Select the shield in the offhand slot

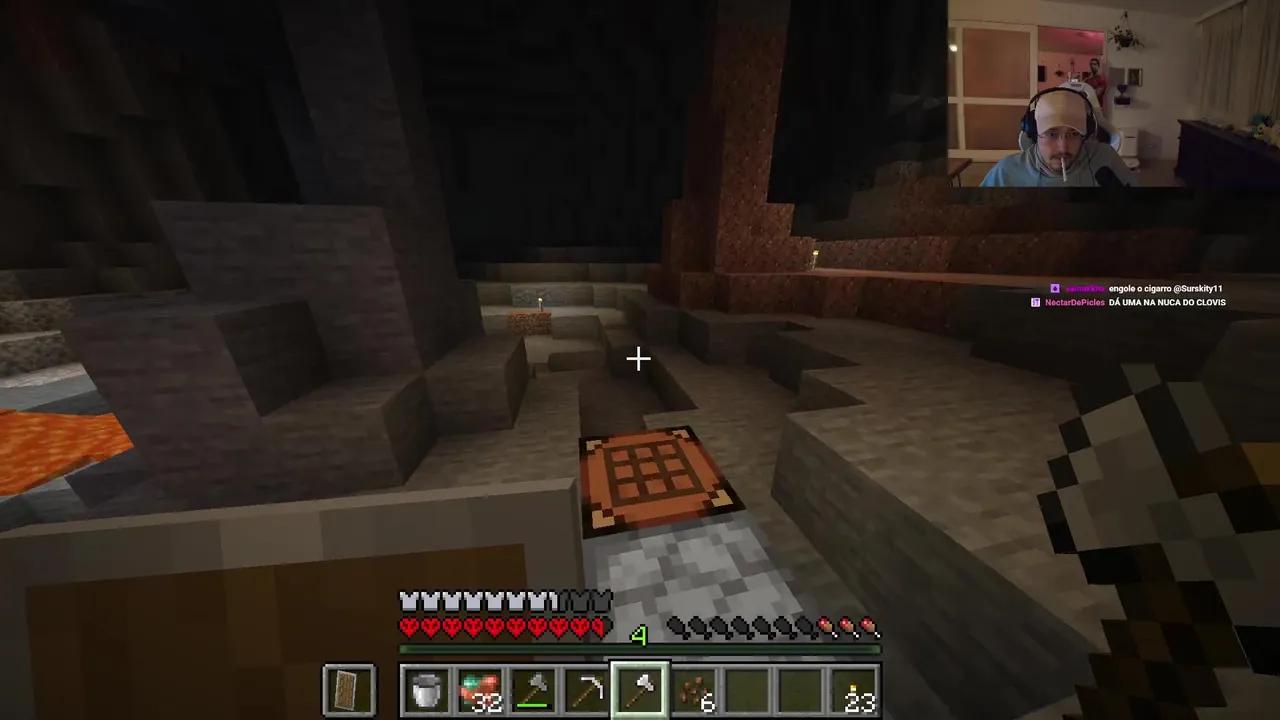(x=347, y=688)
